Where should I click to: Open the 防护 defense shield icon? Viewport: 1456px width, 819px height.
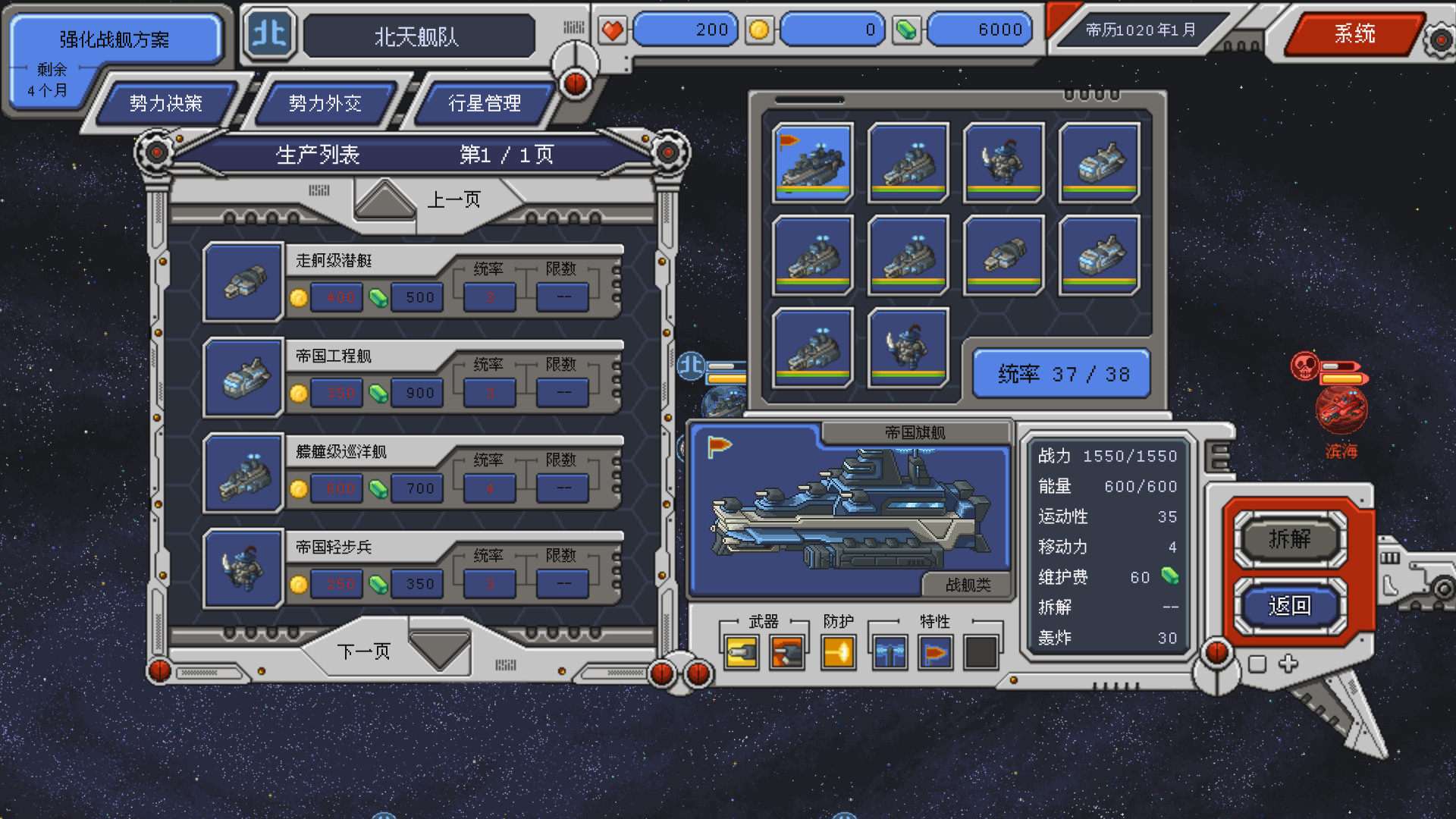coord(838,650)
